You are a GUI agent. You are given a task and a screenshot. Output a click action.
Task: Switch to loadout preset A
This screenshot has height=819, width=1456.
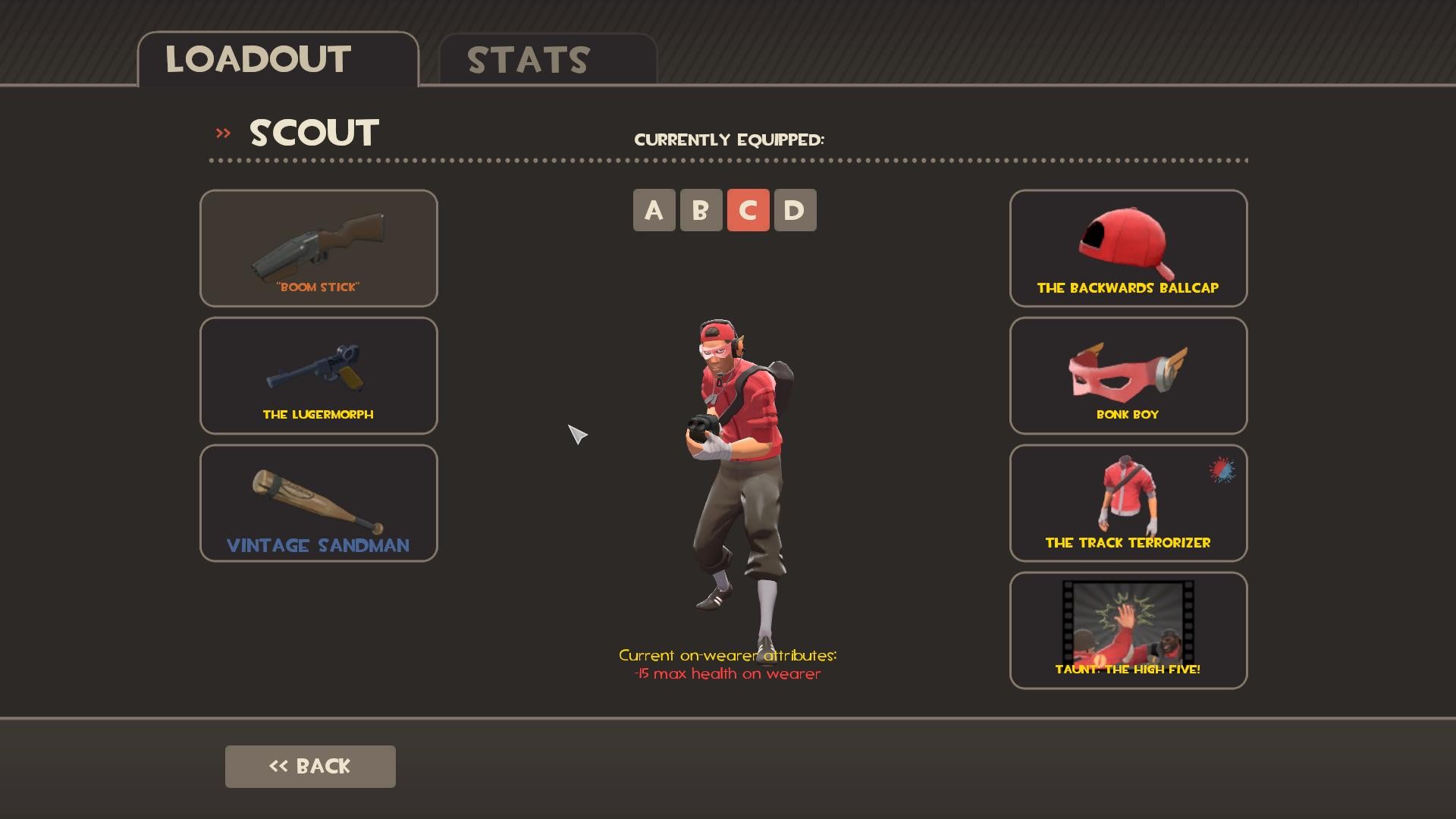pyautogui.click(x=653, y=210)
